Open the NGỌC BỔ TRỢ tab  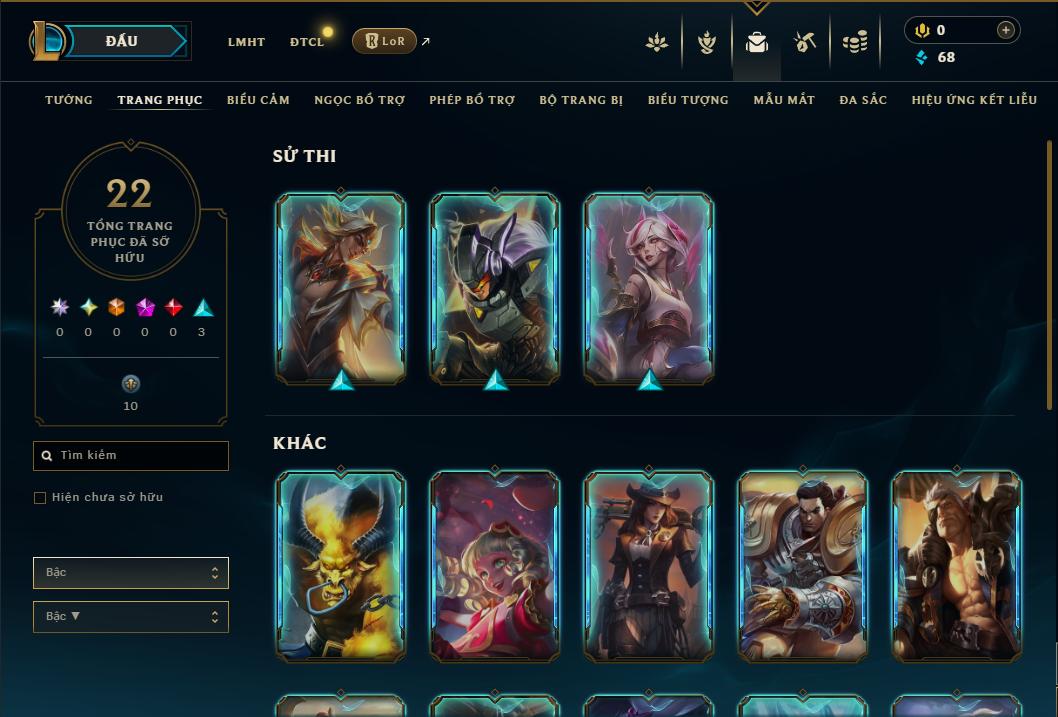pyautogui.click(x=359, y=100)
